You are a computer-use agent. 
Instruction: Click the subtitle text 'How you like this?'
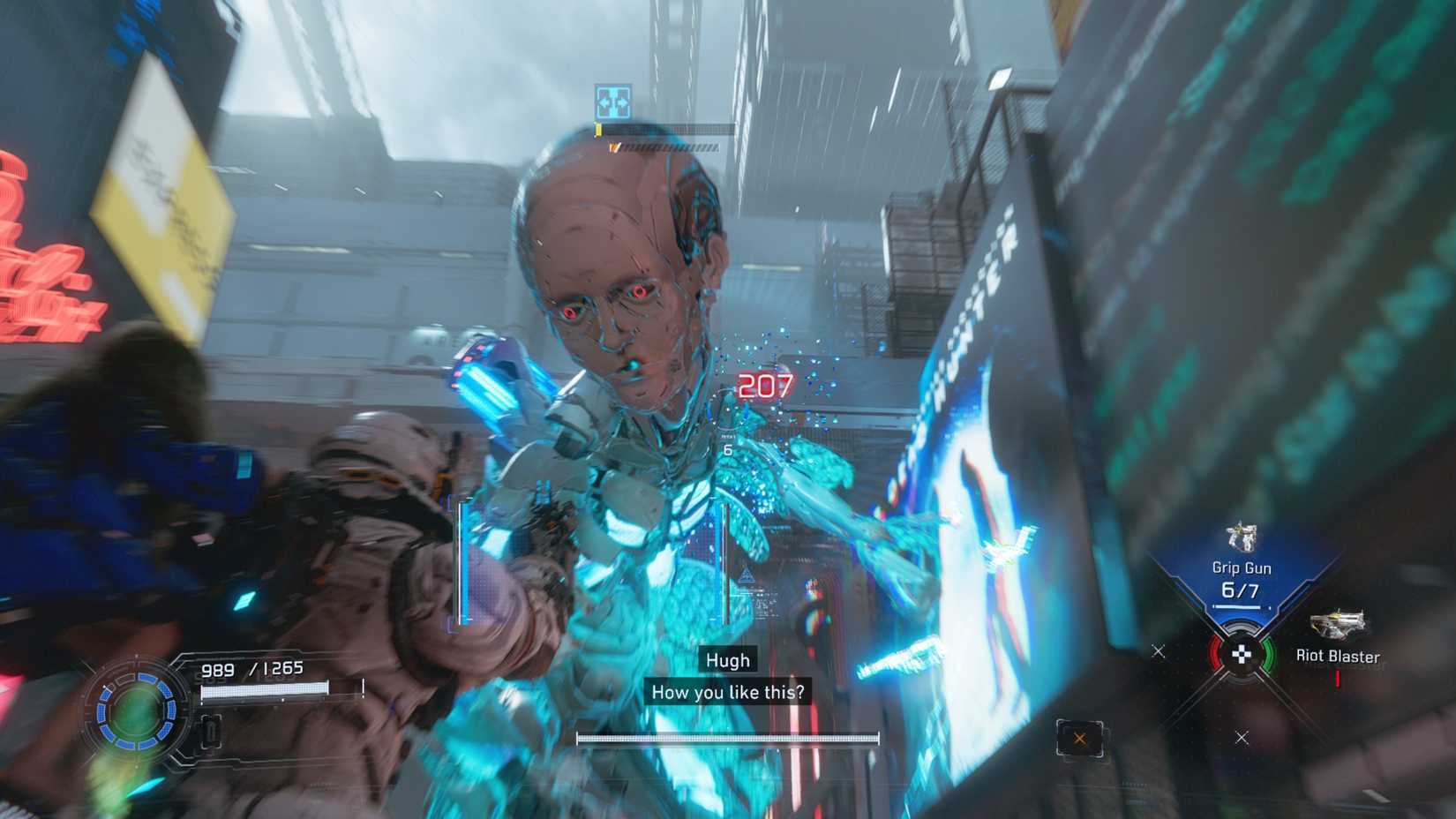(x=729, y=692)
